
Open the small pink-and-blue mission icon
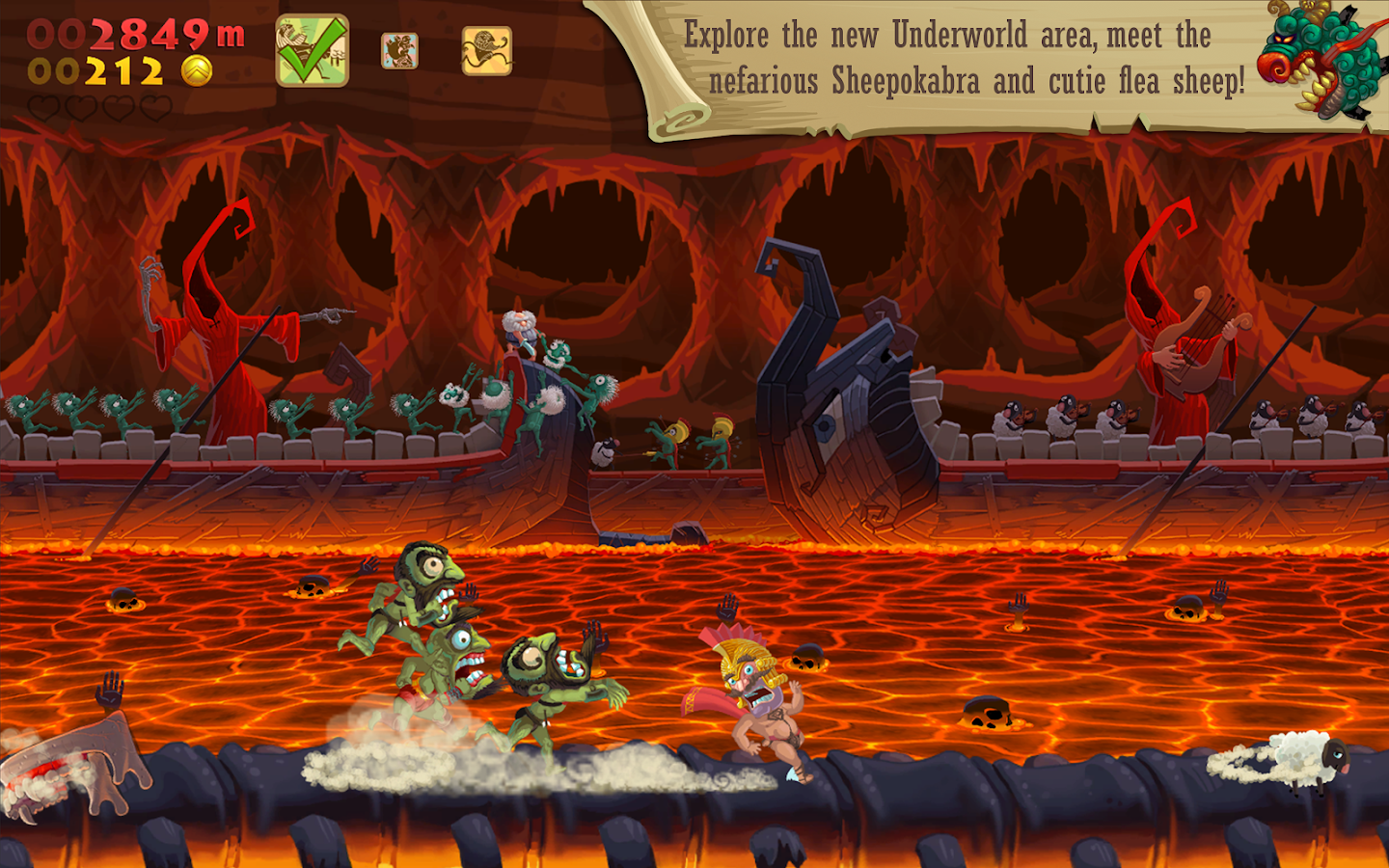399,51
